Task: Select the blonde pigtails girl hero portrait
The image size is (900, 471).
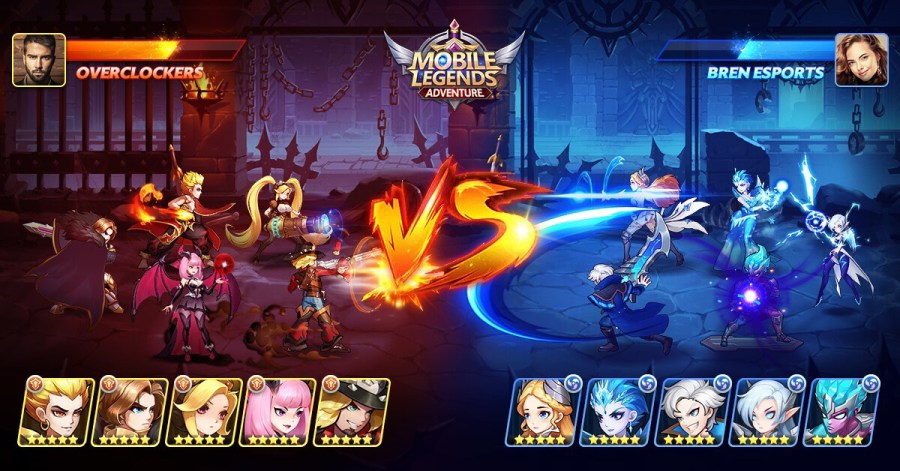Action: (204, 411)
